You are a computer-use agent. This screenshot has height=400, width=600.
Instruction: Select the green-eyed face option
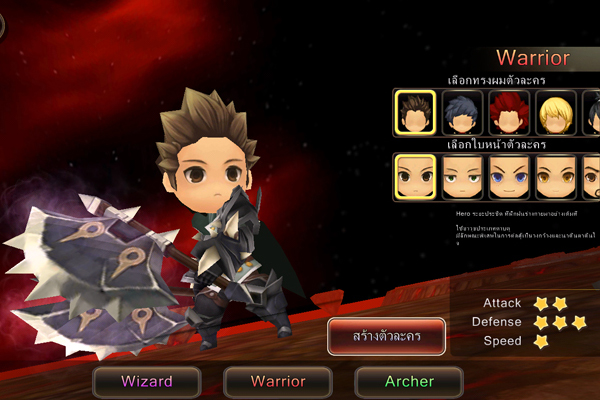coord(462,176)
